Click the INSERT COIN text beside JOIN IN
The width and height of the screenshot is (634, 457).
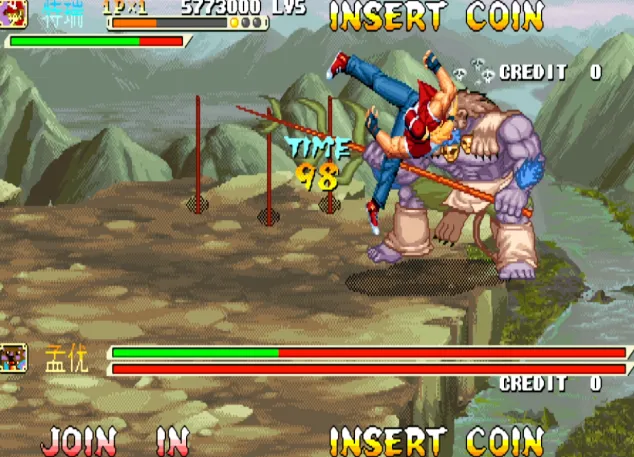point(436,440)
